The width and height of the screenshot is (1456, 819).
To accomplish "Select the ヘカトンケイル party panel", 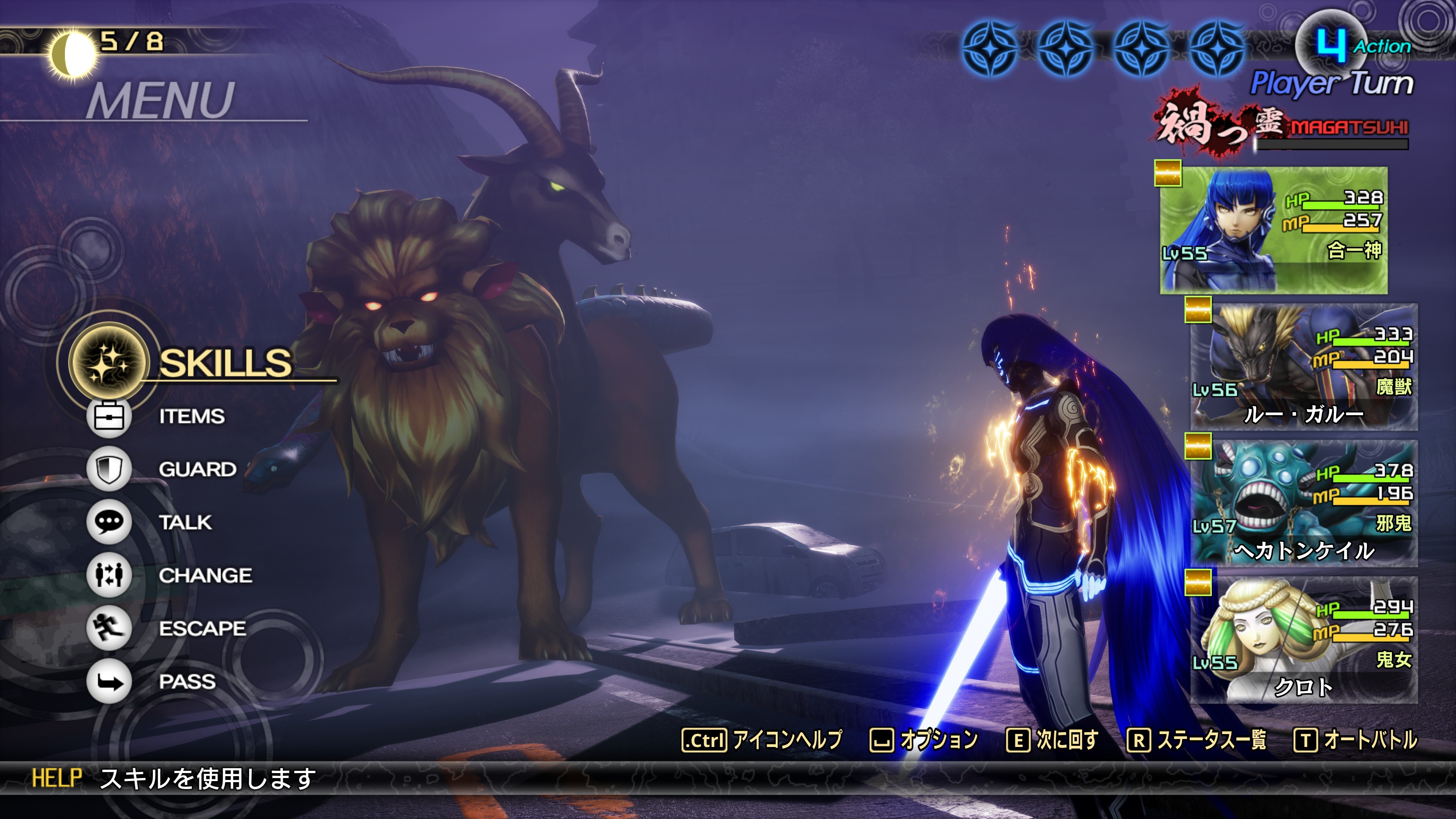I will [x=1304, y=503].
